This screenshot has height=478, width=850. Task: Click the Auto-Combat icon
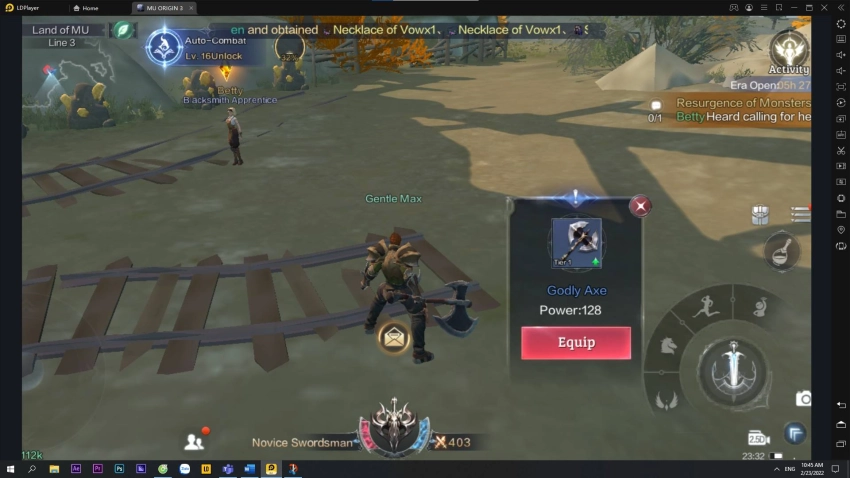164,47
